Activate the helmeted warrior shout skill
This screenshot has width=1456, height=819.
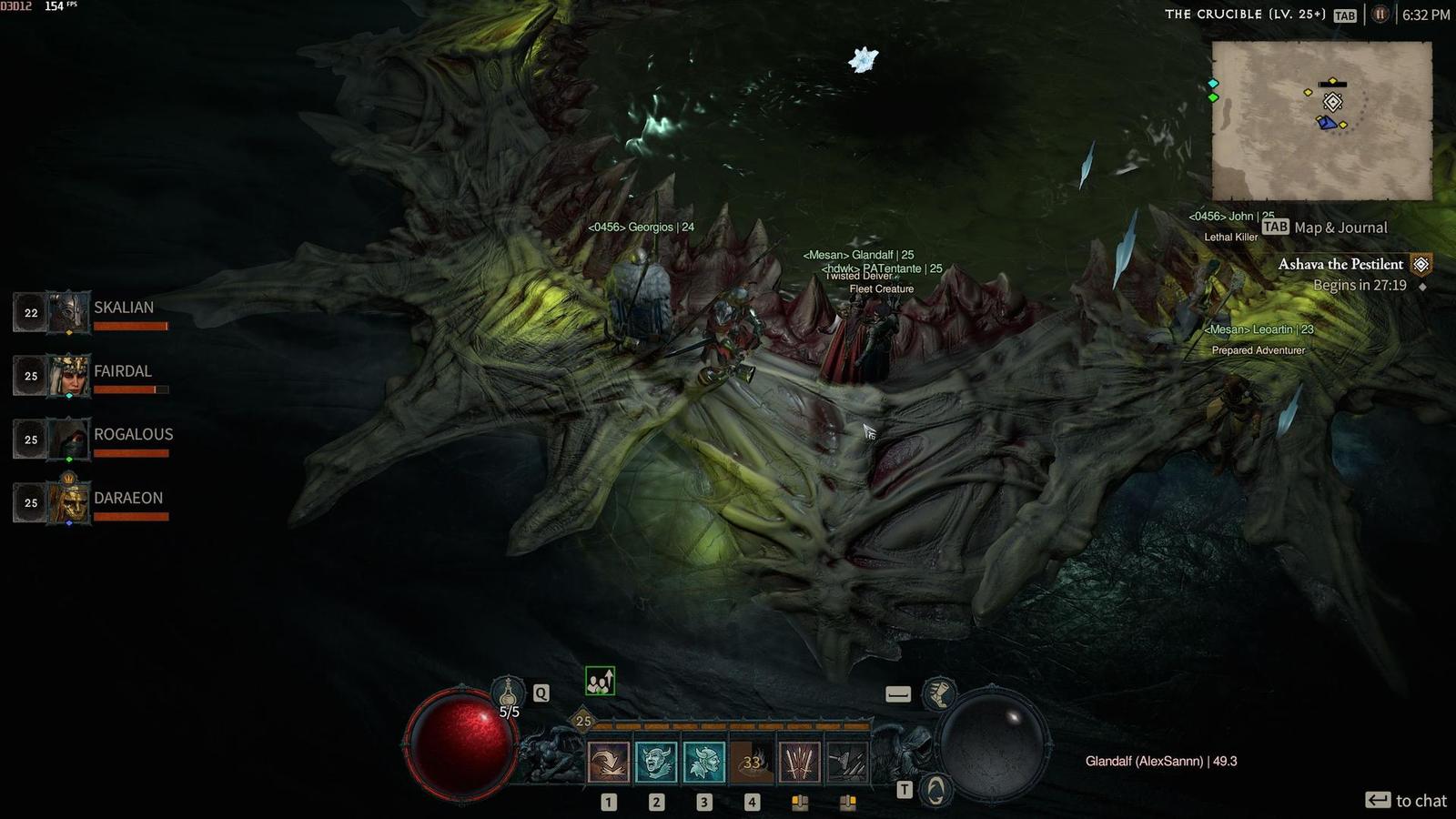[x=703, y=762]
